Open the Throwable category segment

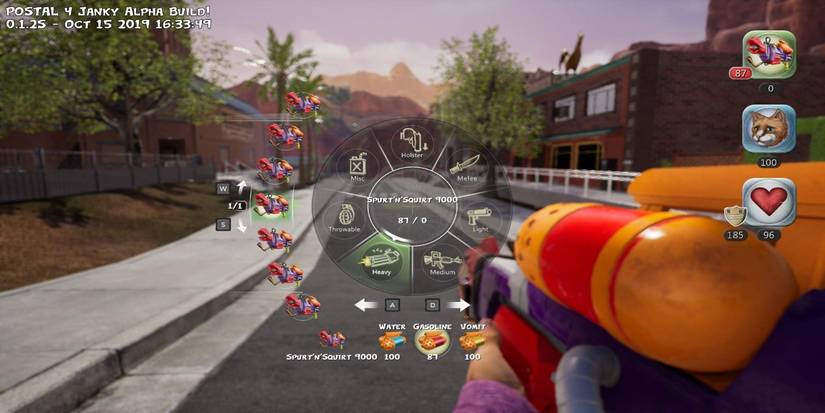344,218
